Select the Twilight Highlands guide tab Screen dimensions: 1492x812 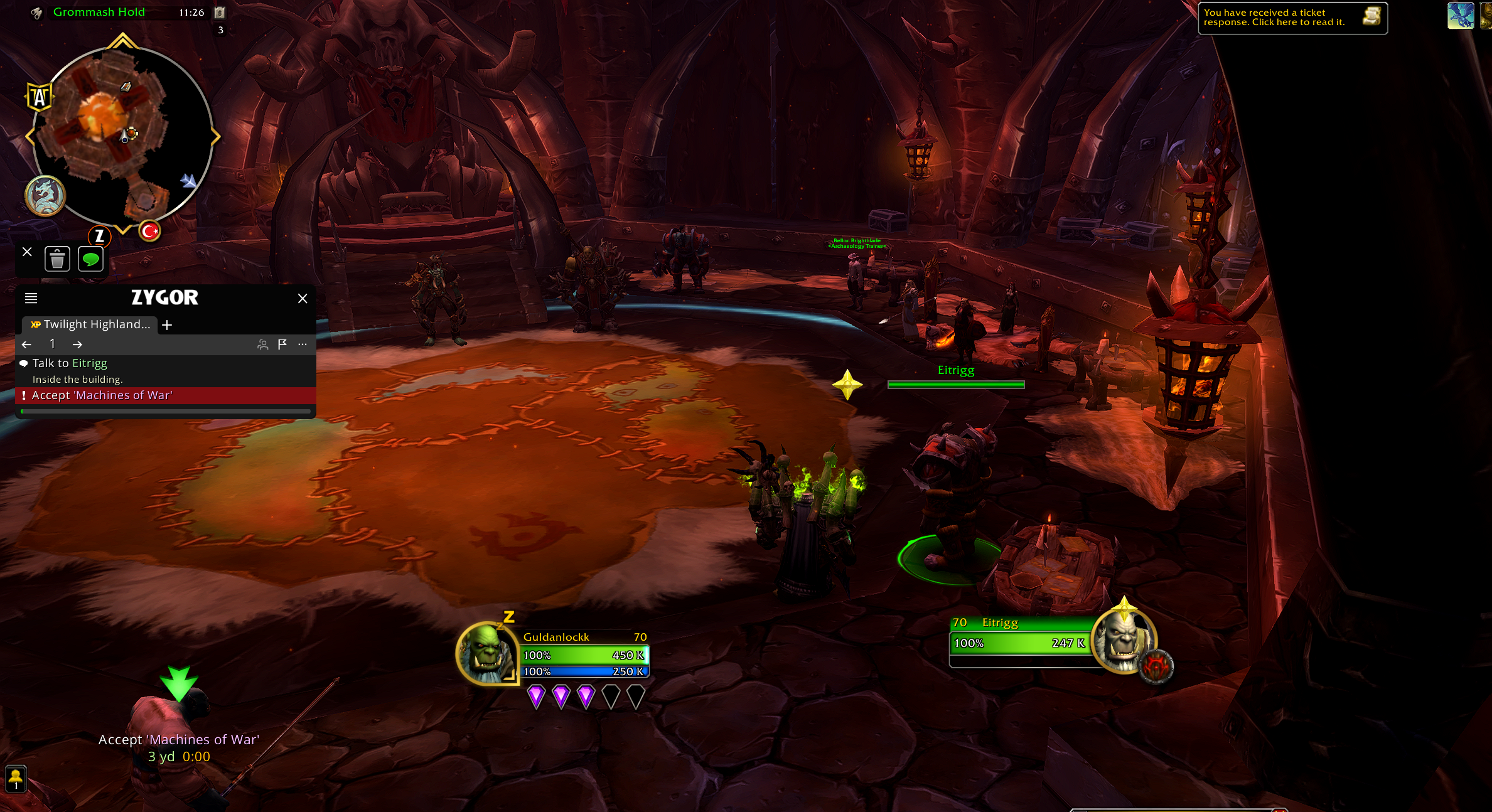pyautogui.click(x=91, y=324)
